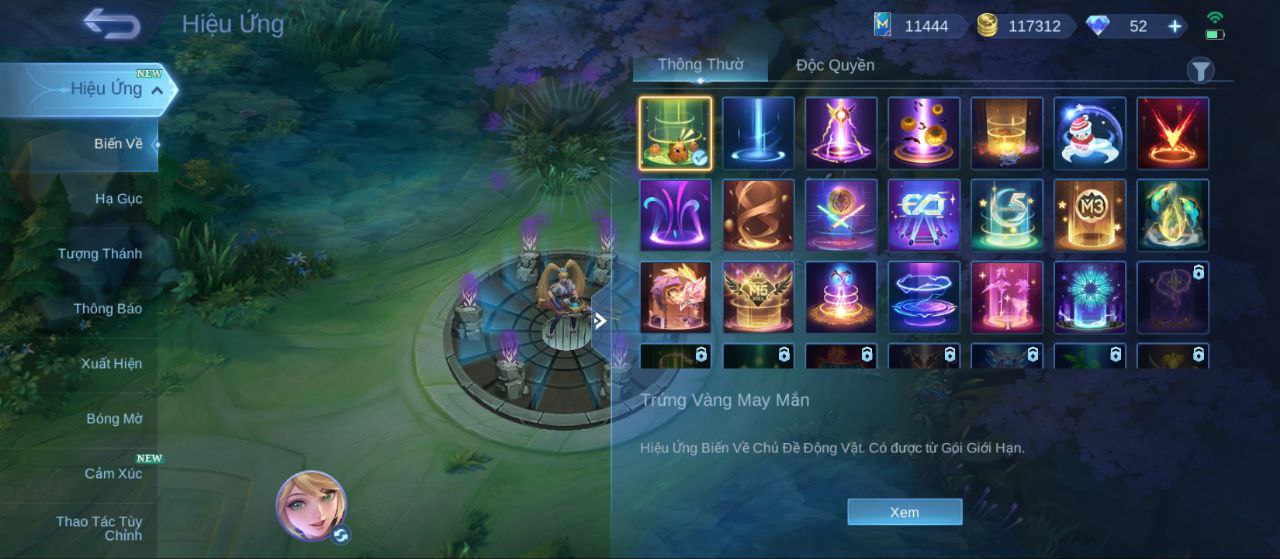1280x559 pixels.
Task: Select the M5 winged emblem recall effect
Action: click(758, 297)
